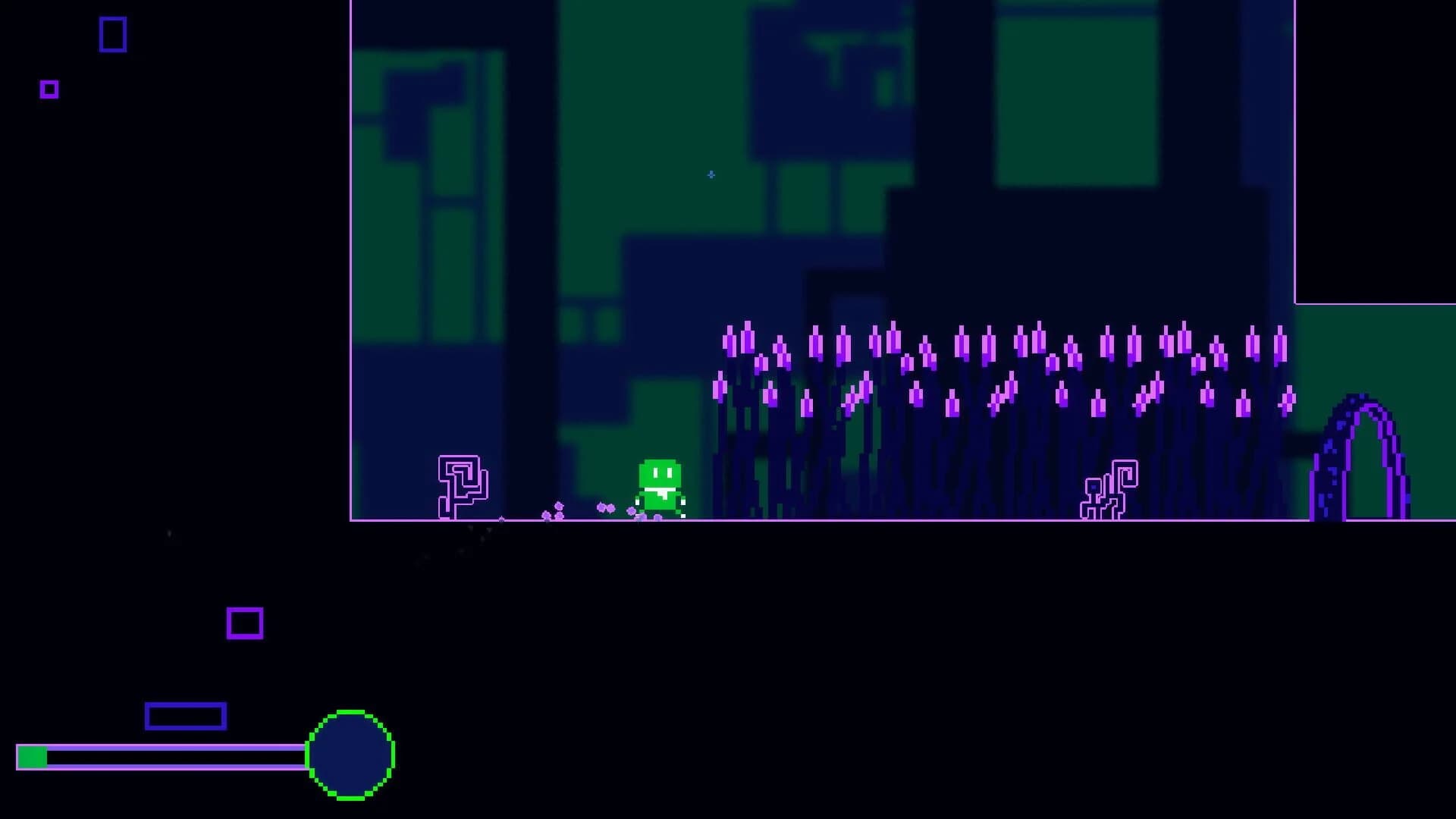Expand the blue rectangular indicator above the progress bar
This screenshot has width=1456, height=819.
click(x=184, y=716)
